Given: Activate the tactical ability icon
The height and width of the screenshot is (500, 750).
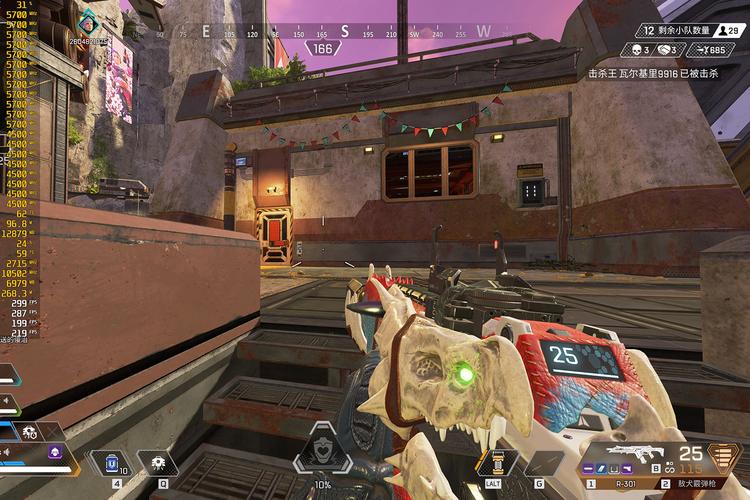Looking at the screenshot, I should [x=157, y=462].
